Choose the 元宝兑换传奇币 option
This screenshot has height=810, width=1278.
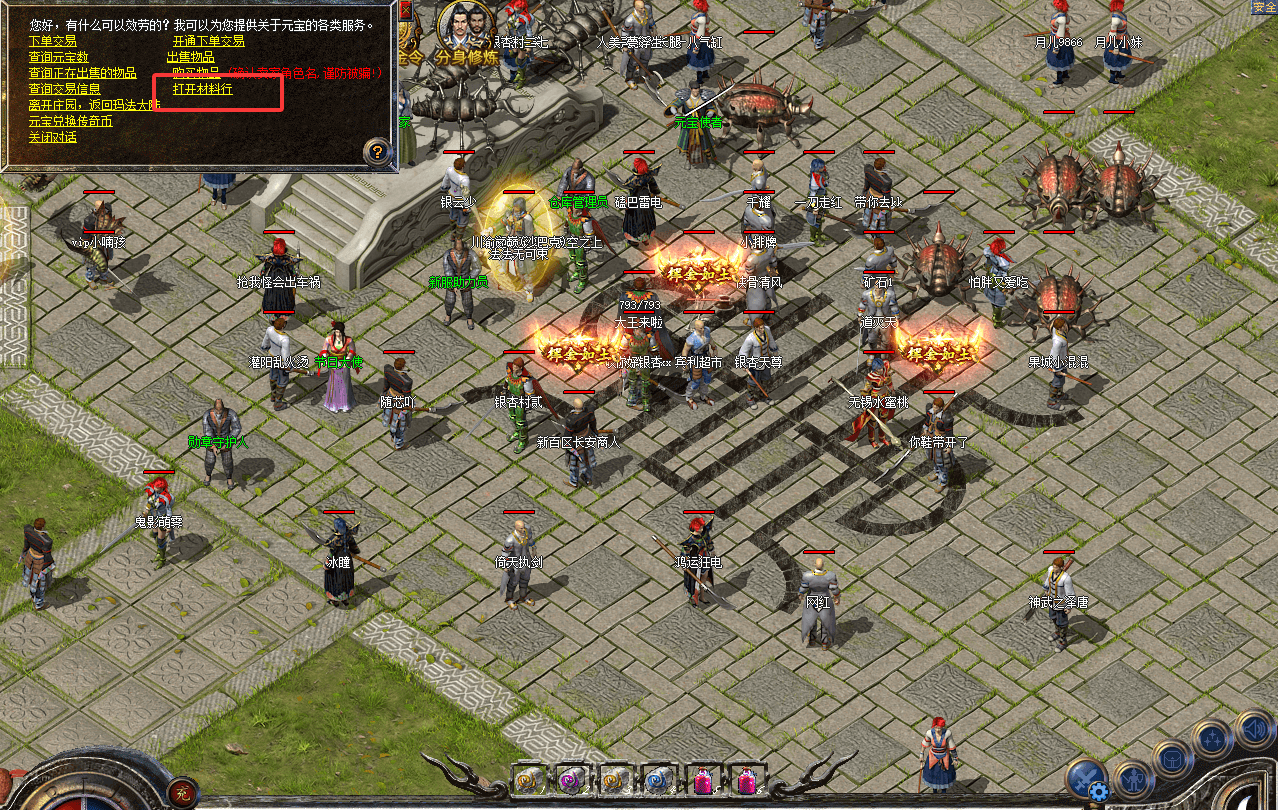tap(70, 121)
